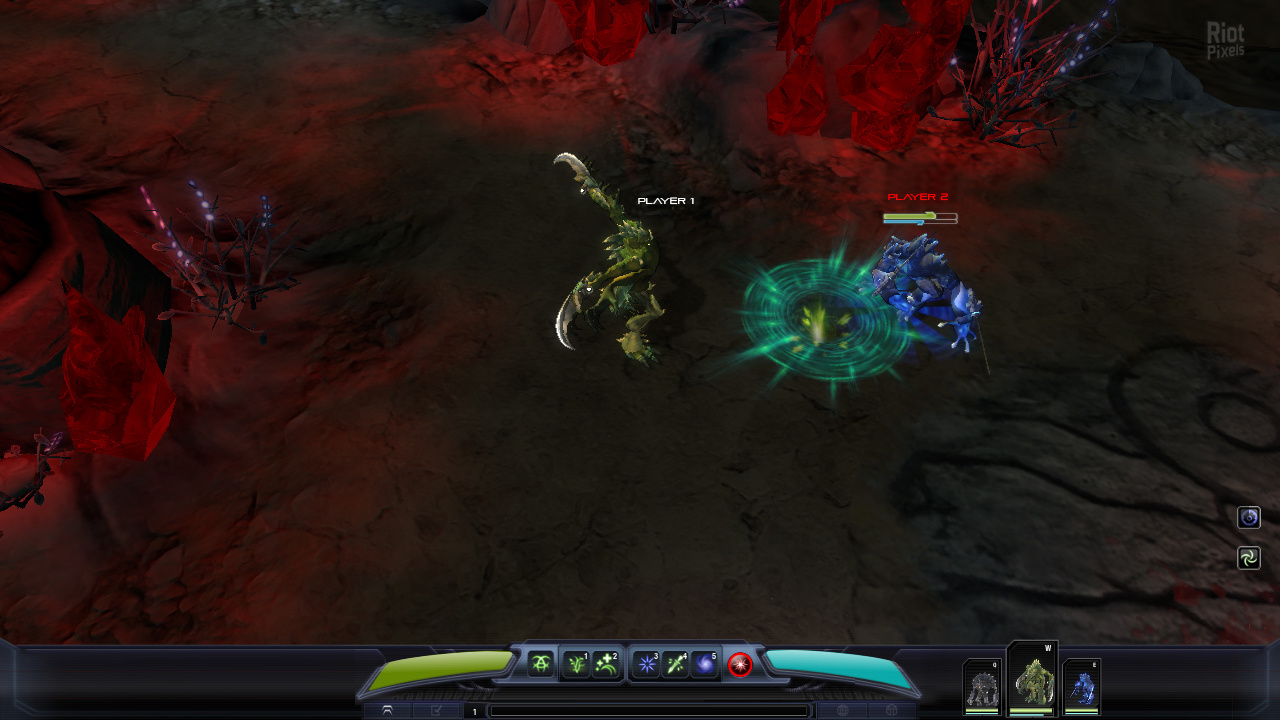Use the green plant ability numbered 1
Viewport: 1280px width, 720px height.
(x=577, y=664)
